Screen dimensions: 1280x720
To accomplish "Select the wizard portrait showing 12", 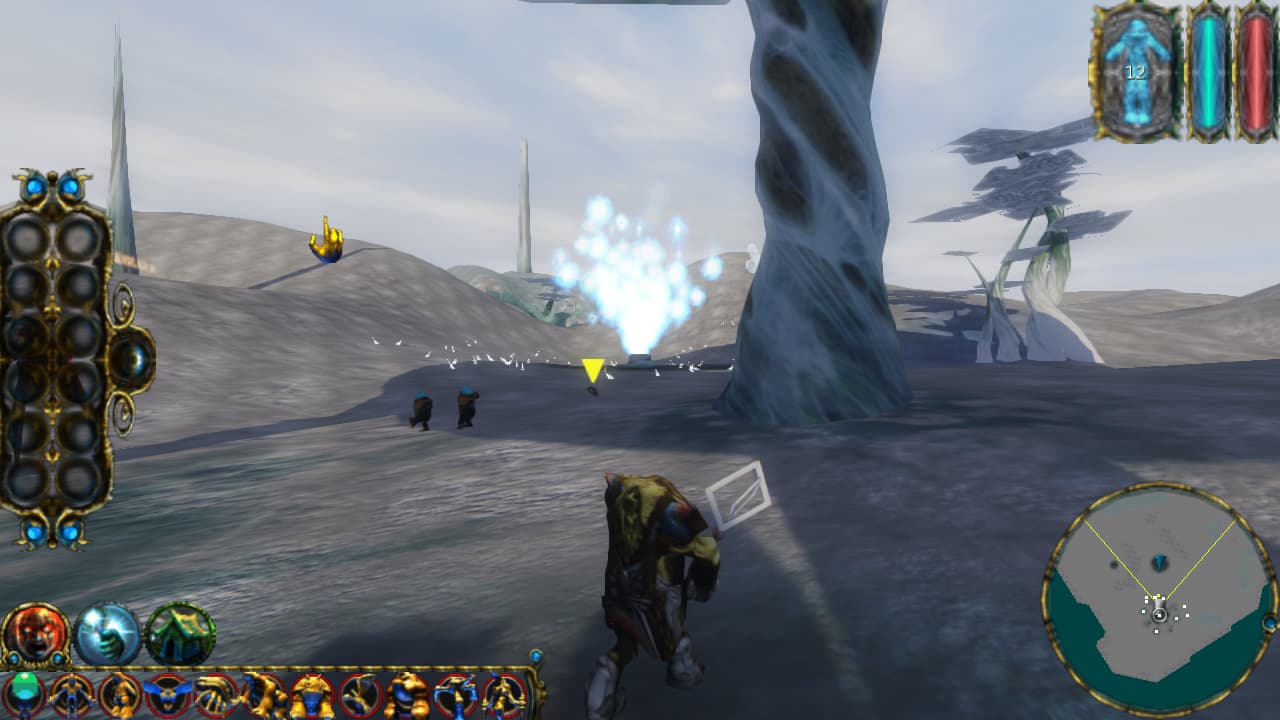I will (x=1135, y=72).
